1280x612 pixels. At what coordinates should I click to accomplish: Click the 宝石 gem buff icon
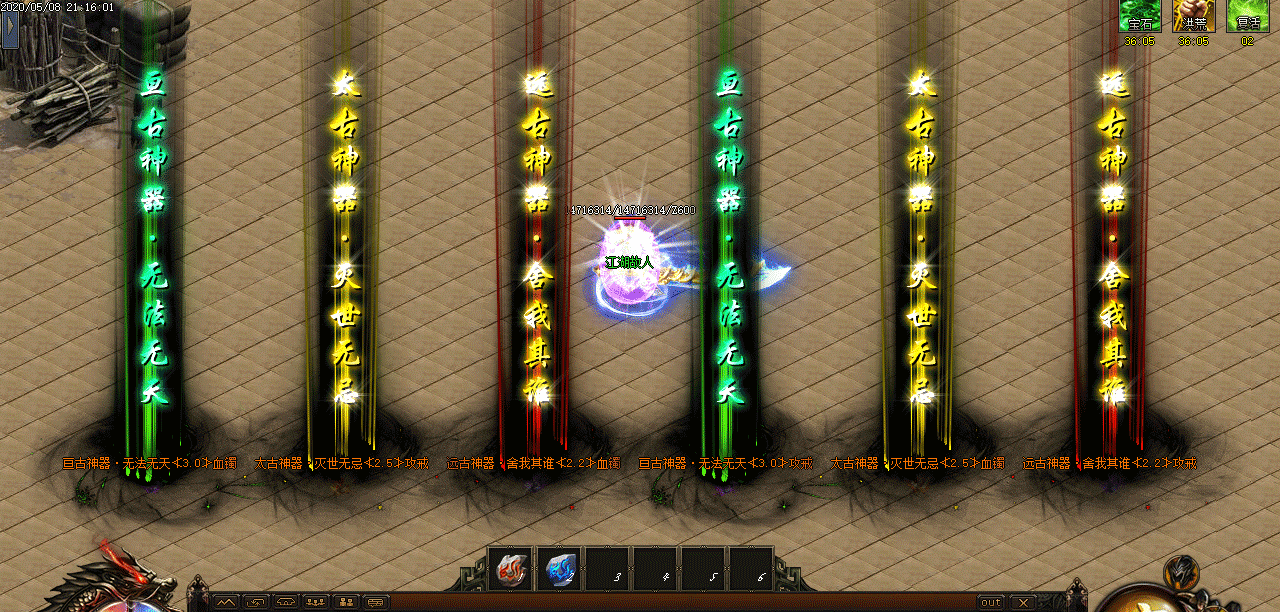click(x=1140, y=17)
